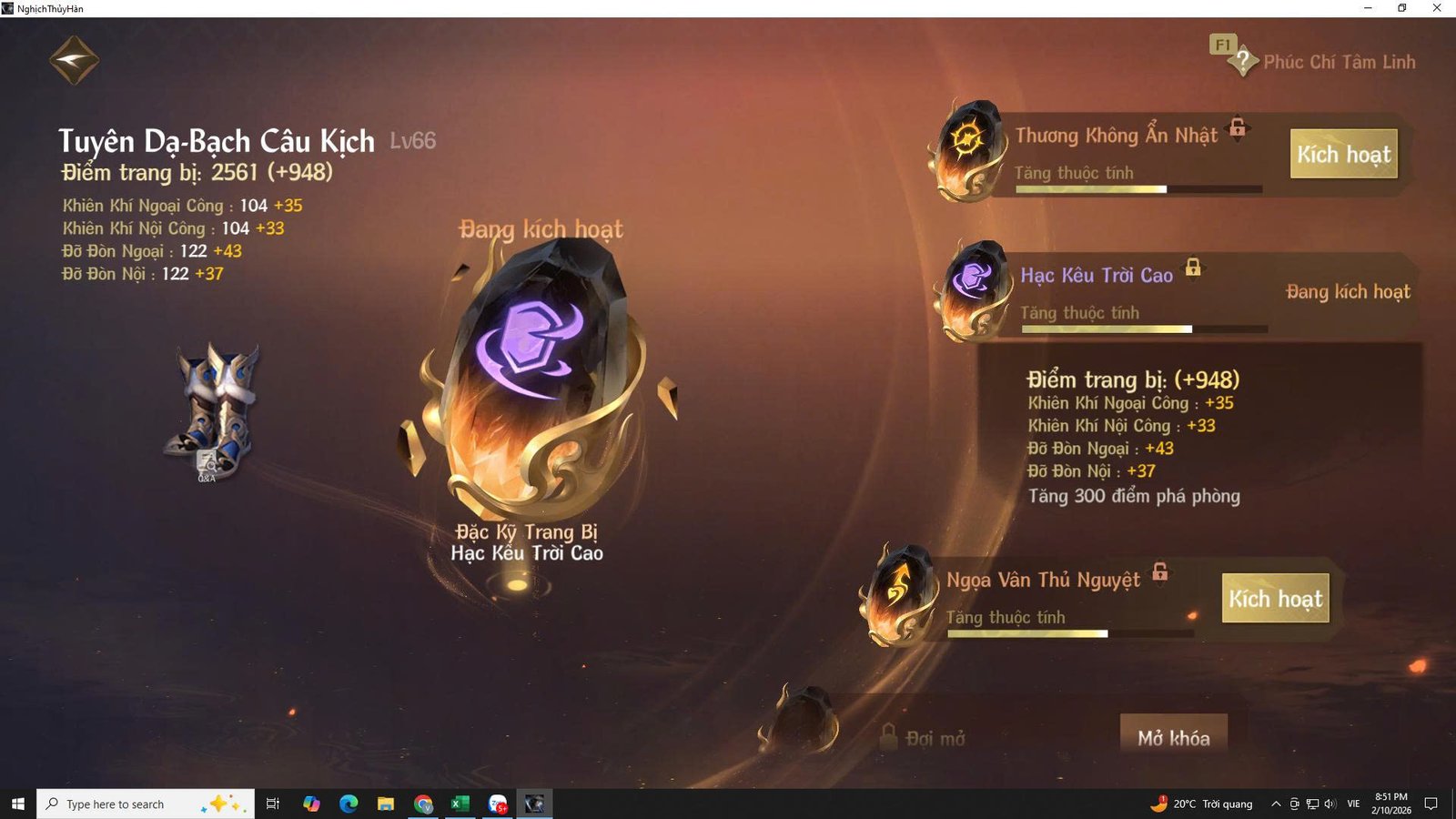Switch to the Đang kích hoạt status label
Image resolution: width=1456 pixels, height=819 pixels.
click(1347, 291)
